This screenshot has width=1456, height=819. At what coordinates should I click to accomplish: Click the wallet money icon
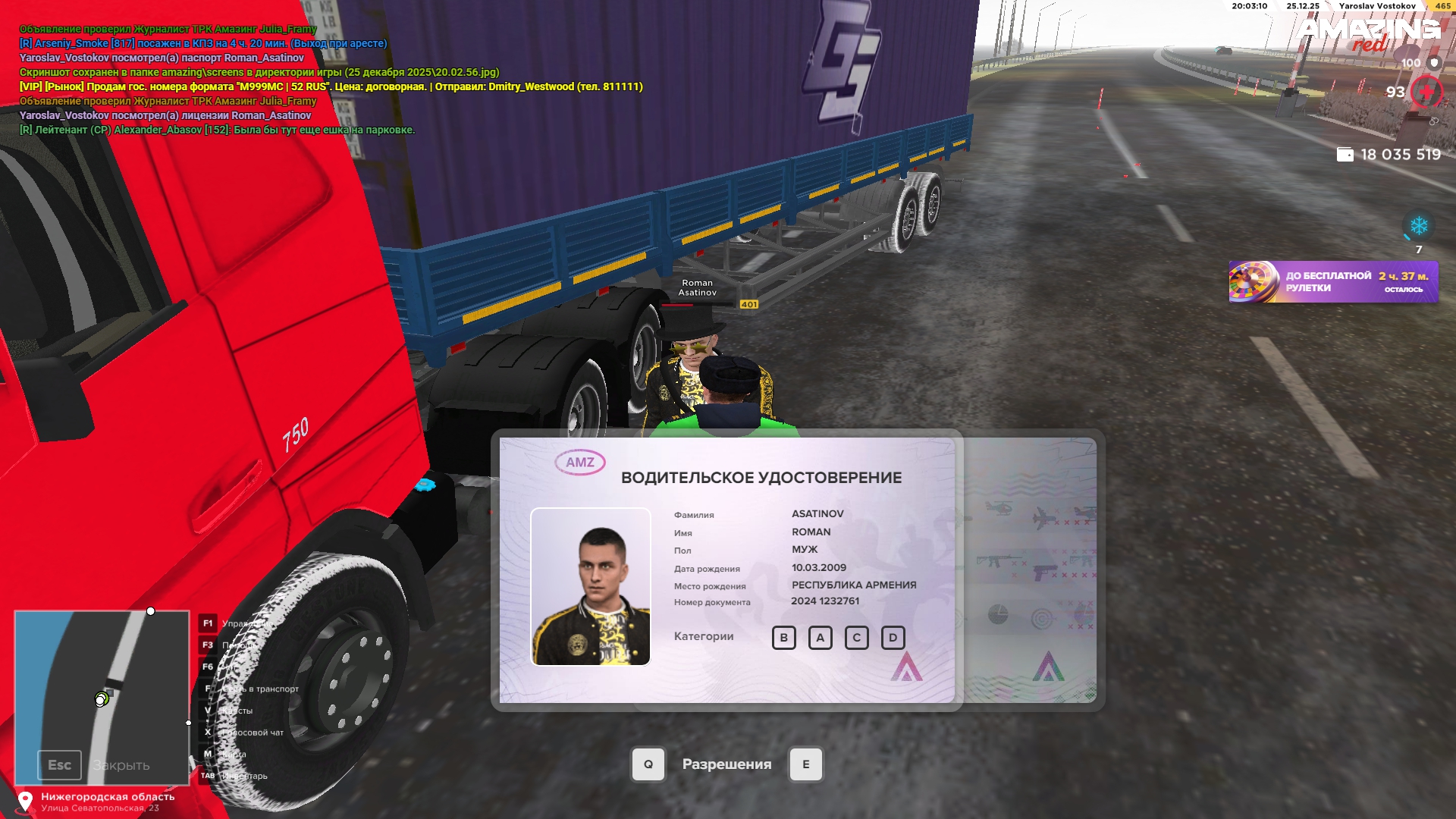tap(1345, 155)
